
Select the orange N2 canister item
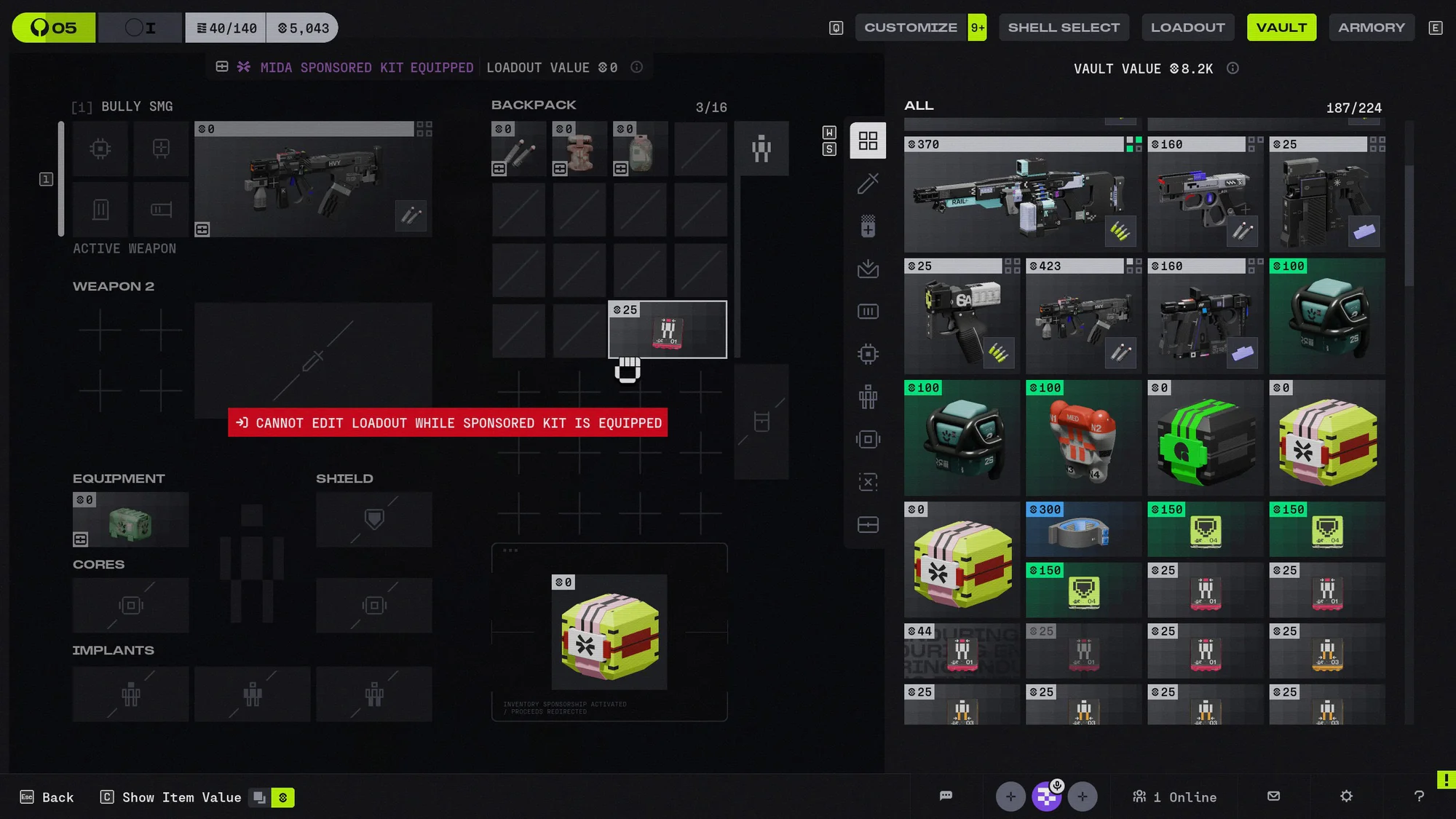point(1083,438)
